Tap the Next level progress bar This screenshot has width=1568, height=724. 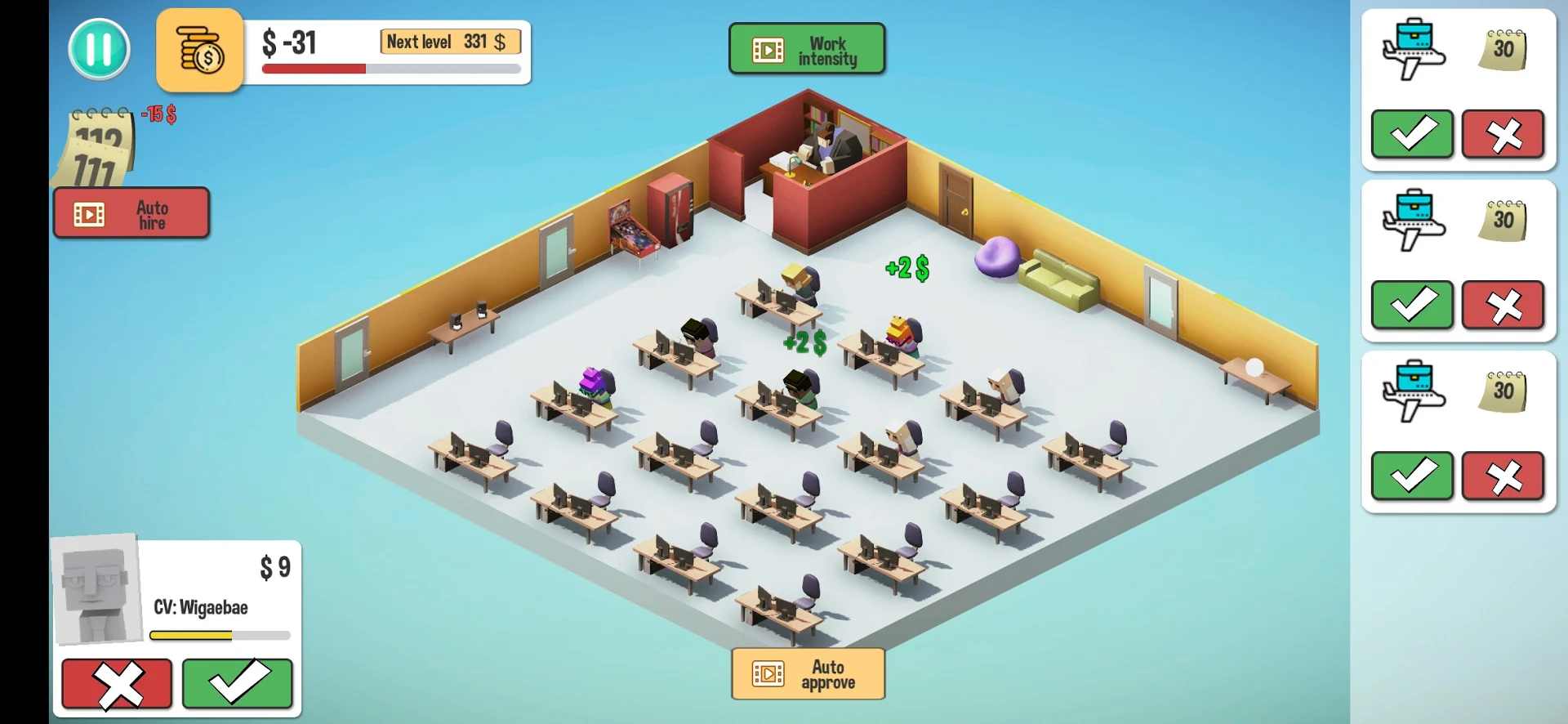tap(390, 69)
